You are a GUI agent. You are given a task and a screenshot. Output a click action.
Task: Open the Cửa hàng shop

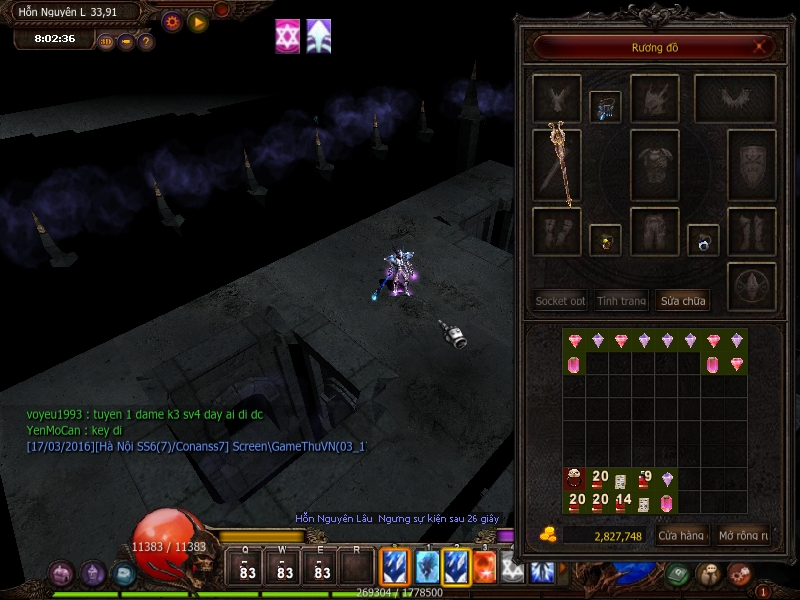[680, 536]
